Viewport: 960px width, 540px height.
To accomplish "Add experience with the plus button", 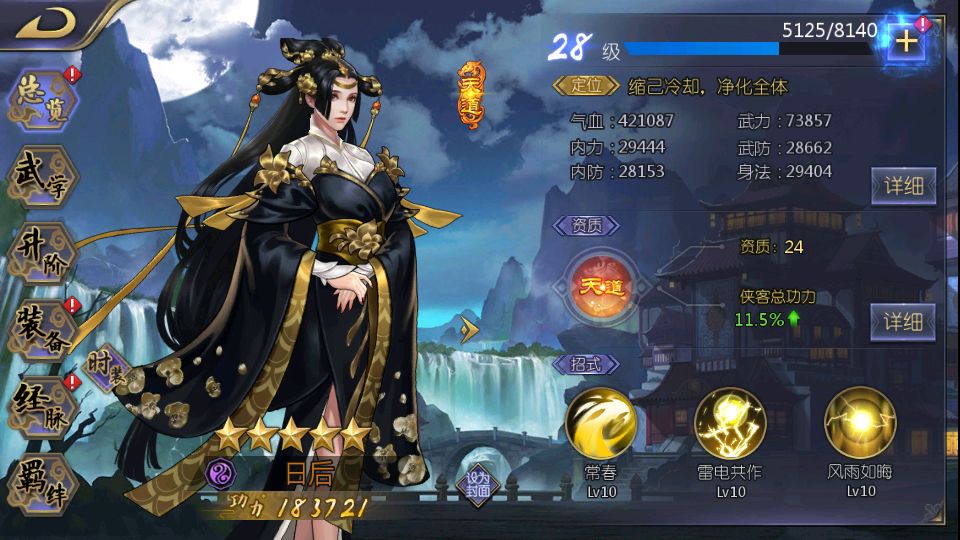I will pos(905,42).
